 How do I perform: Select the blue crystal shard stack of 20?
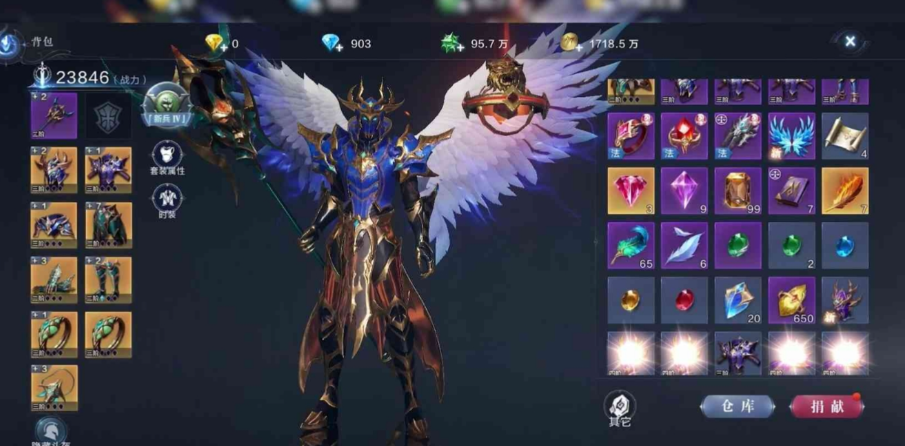pyautogui.click(x=738, y=300)
